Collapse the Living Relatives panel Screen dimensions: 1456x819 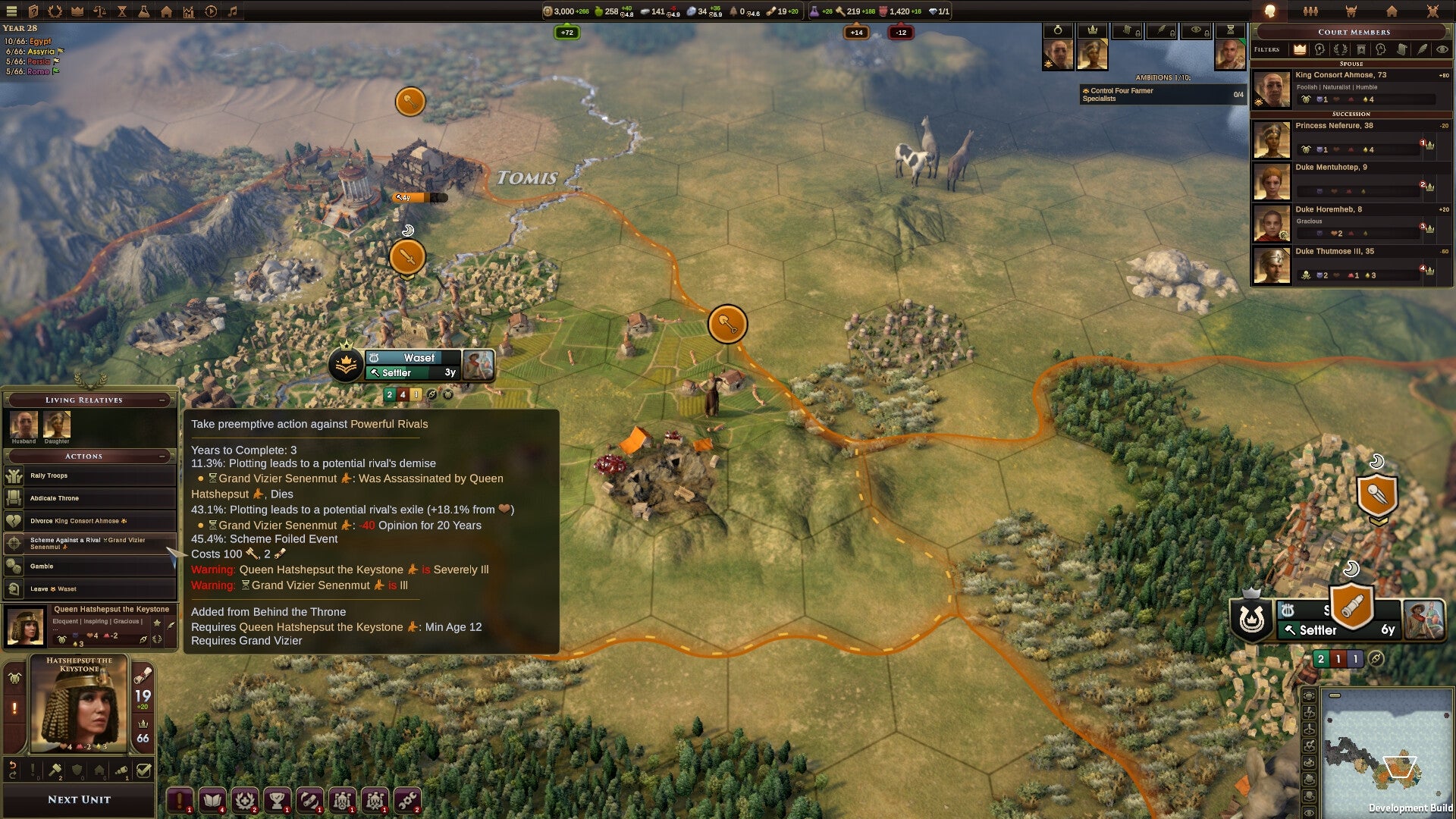(x=160, y=400)
